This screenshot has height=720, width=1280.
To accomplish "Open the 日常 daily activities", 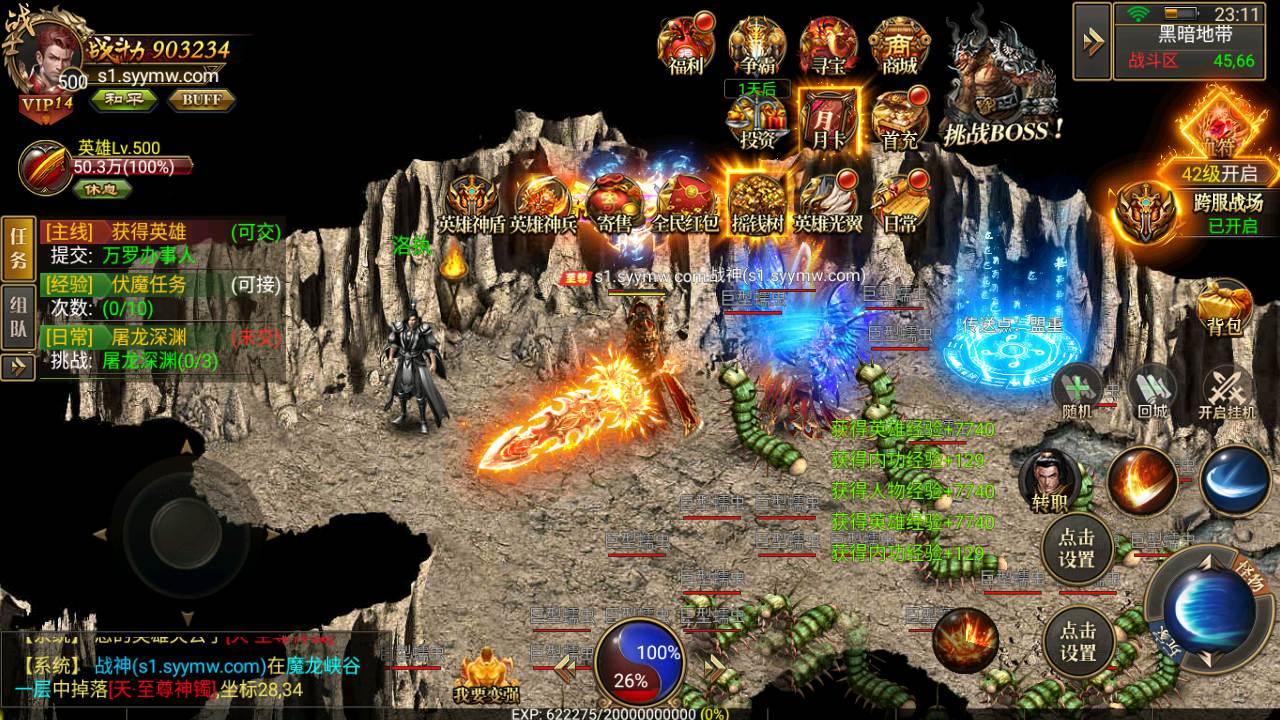I will point(900,203).
